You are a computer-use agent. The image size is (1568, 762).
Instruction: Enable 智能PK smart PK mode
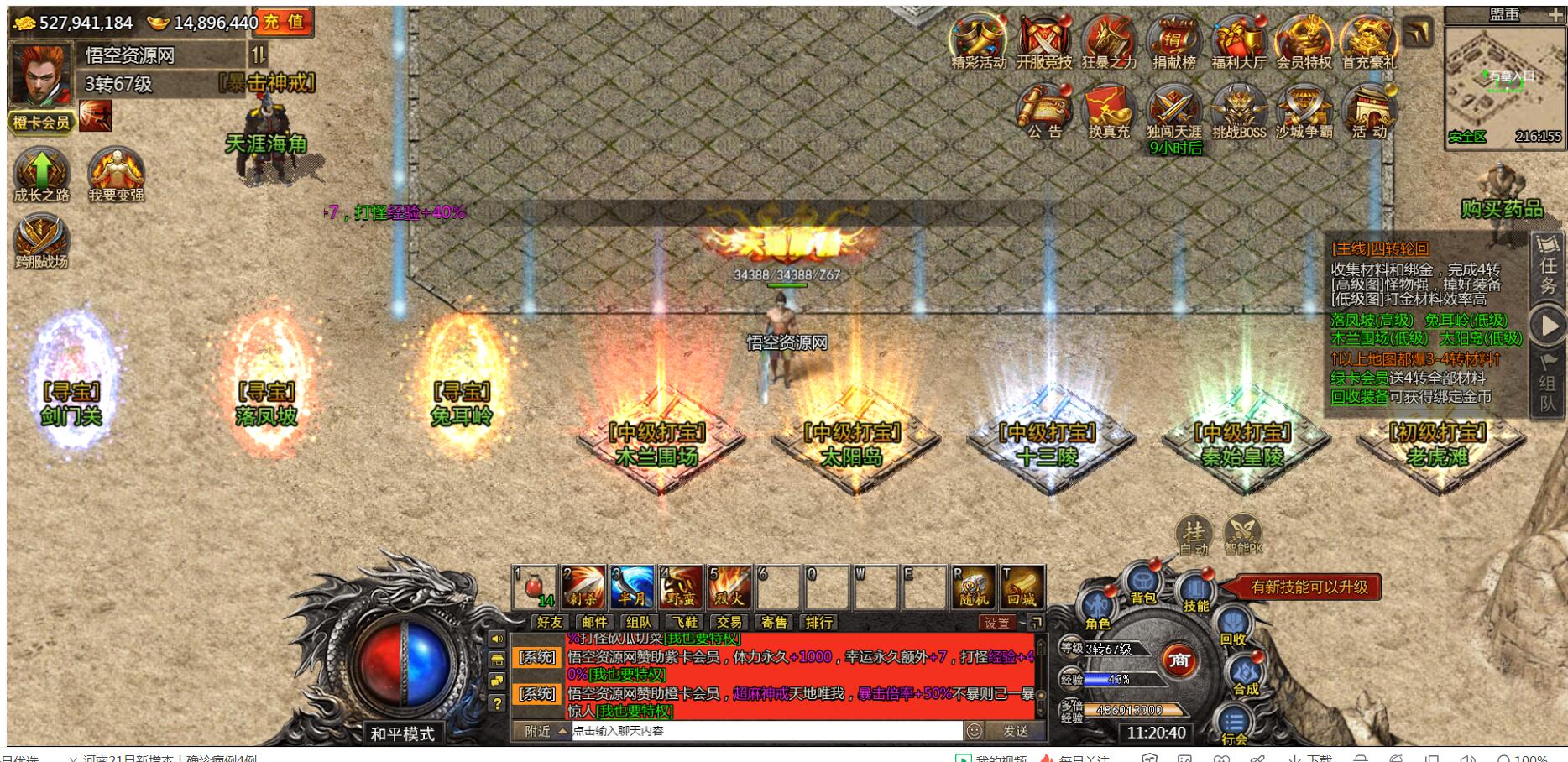point(1243,530)
